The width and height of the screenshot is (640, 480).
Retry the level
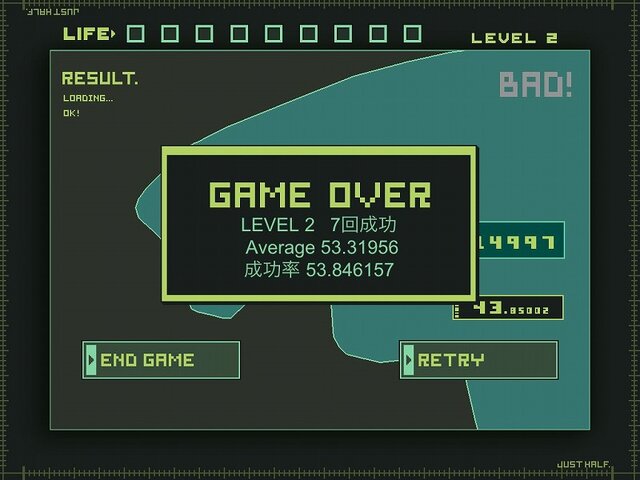tap(478, 360)
